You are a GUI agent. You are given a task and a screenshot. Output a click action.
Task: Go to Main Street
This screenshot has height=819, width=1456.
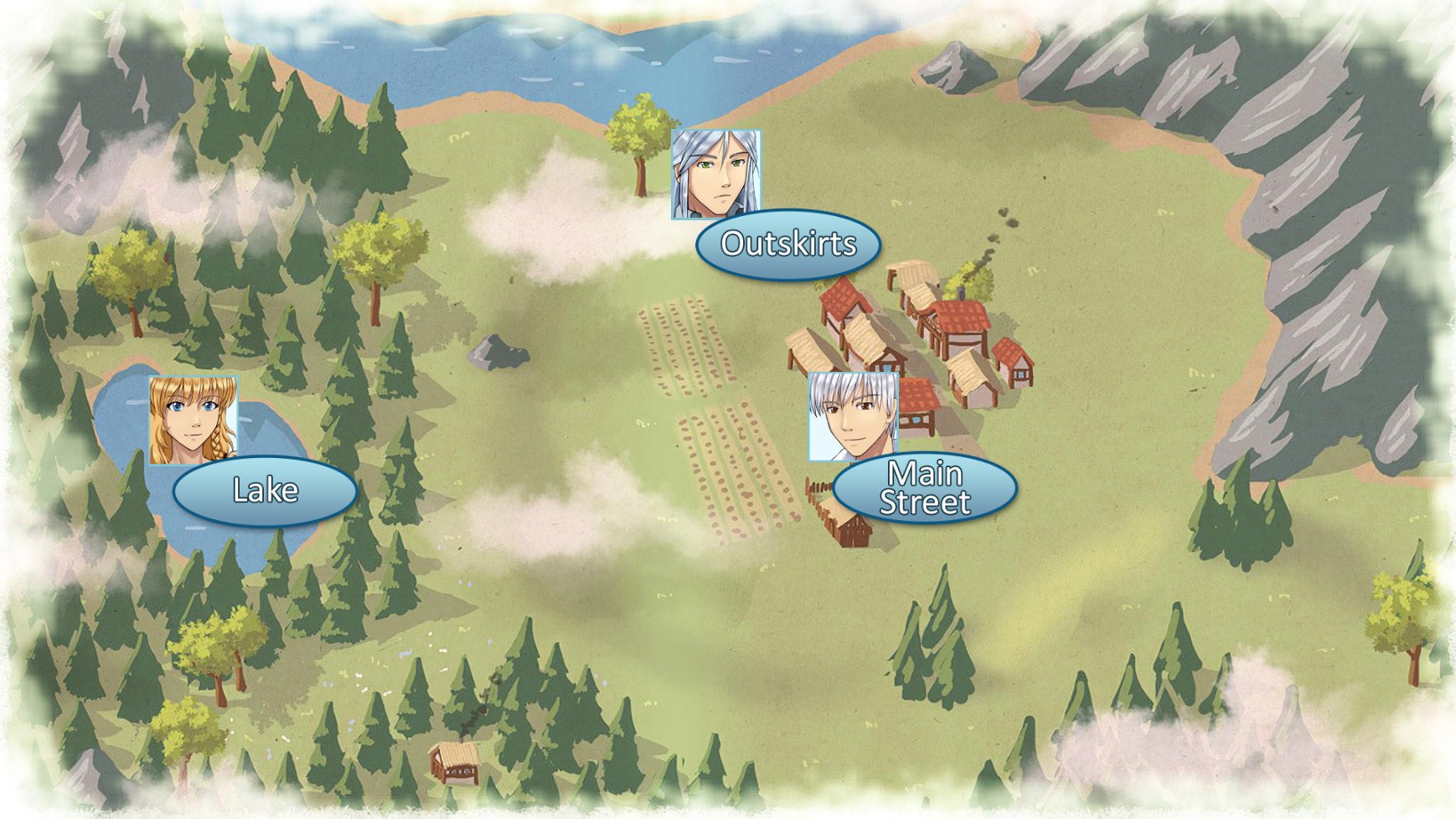(x=924, y=488)
